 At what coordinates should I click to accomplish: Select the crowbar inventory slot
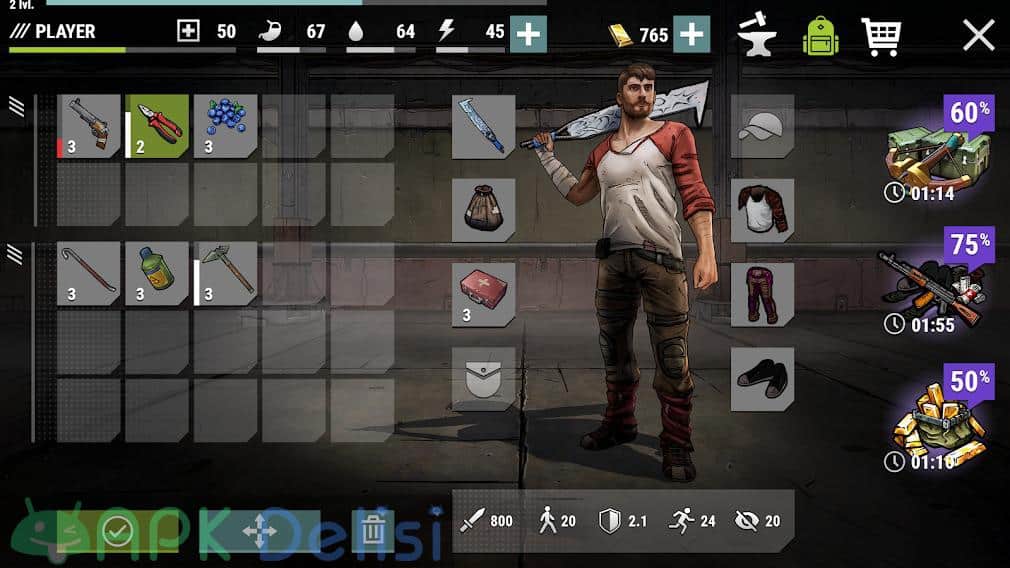[88, 273]
